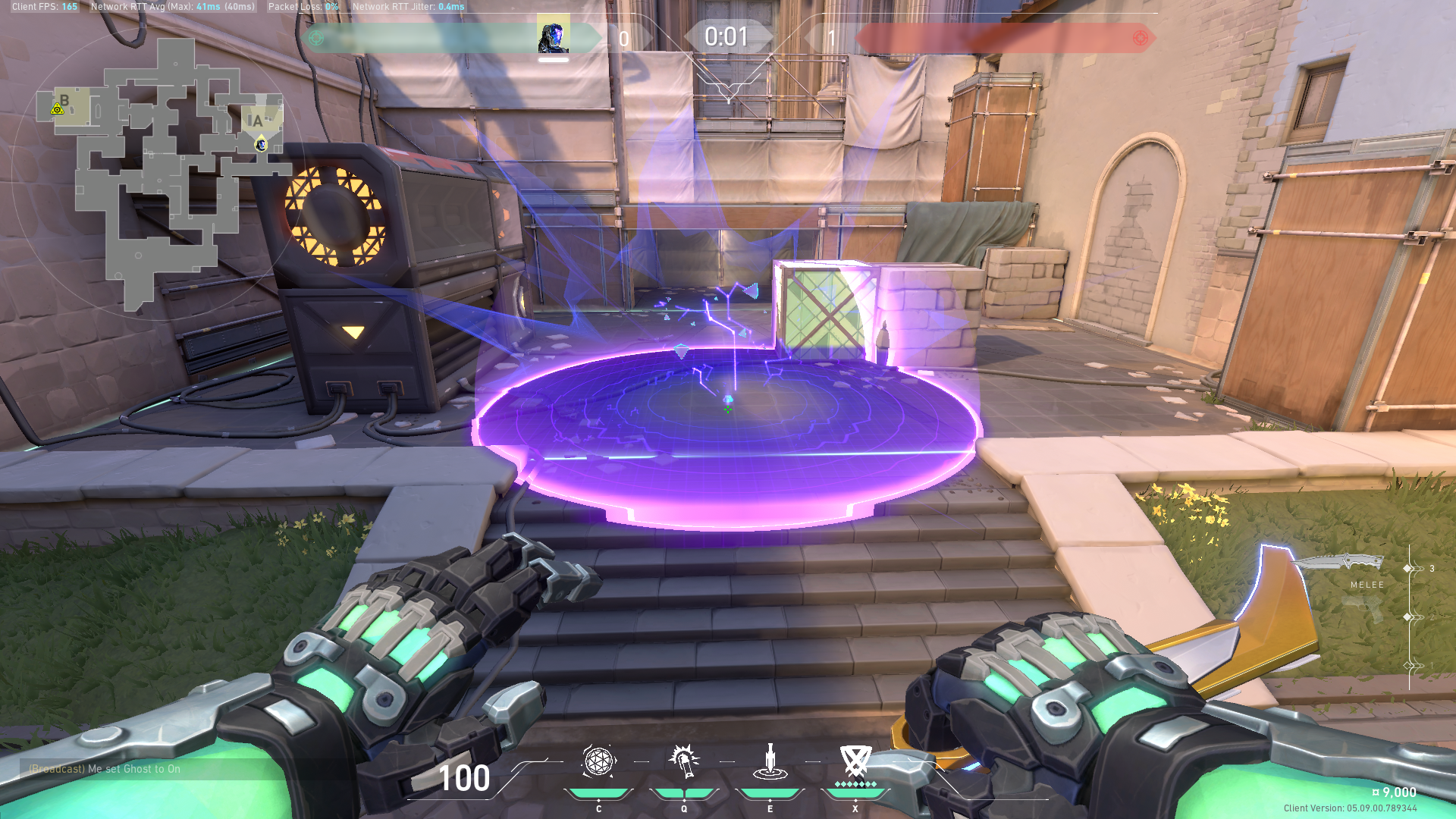Click the teal team emblem in score bar
Screen dimensions: 1456x819
(x=316, y=38)
